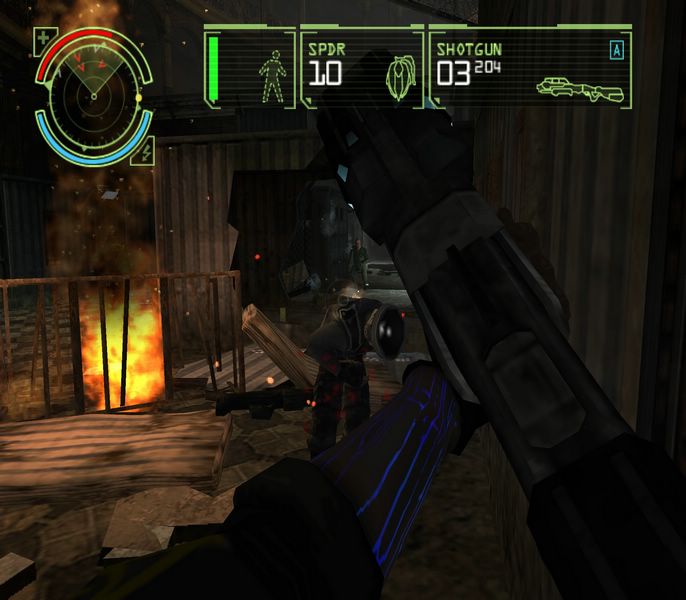
Task: Click the health plus icon
Action: tap(42, 41)
